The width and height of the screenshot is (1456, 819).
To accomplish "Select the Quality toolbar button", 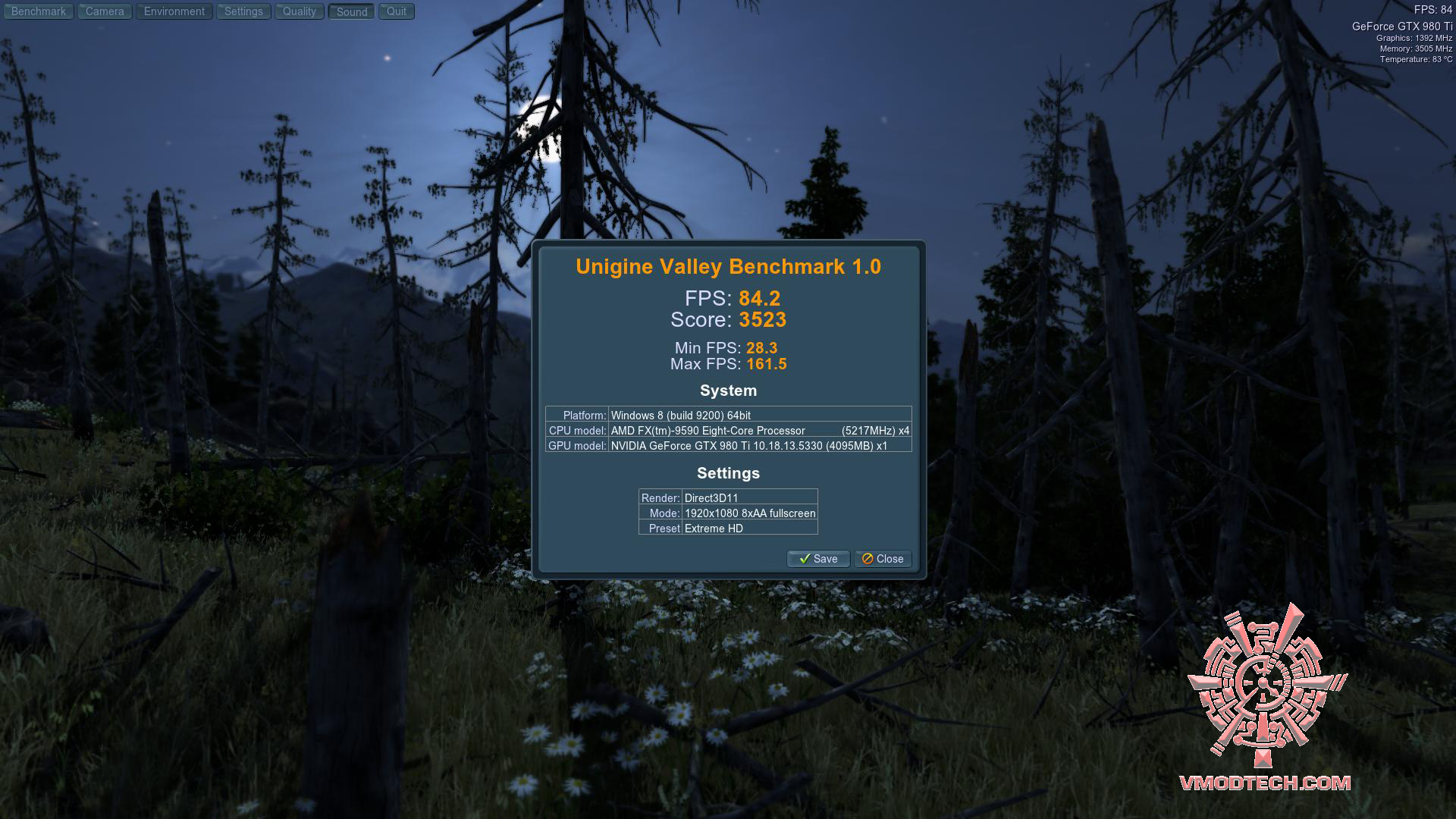I will tap(300, 11).
